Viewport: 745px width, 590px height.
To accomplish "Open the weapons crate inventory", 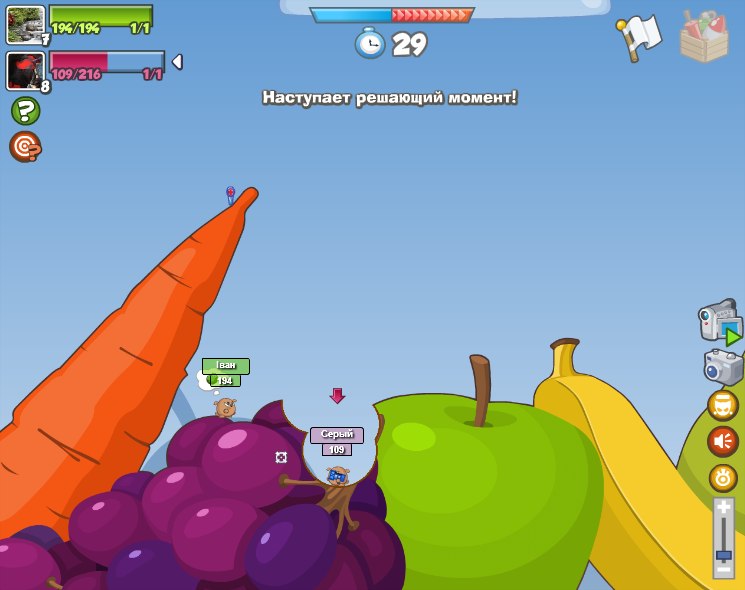I will click(704, 36).
